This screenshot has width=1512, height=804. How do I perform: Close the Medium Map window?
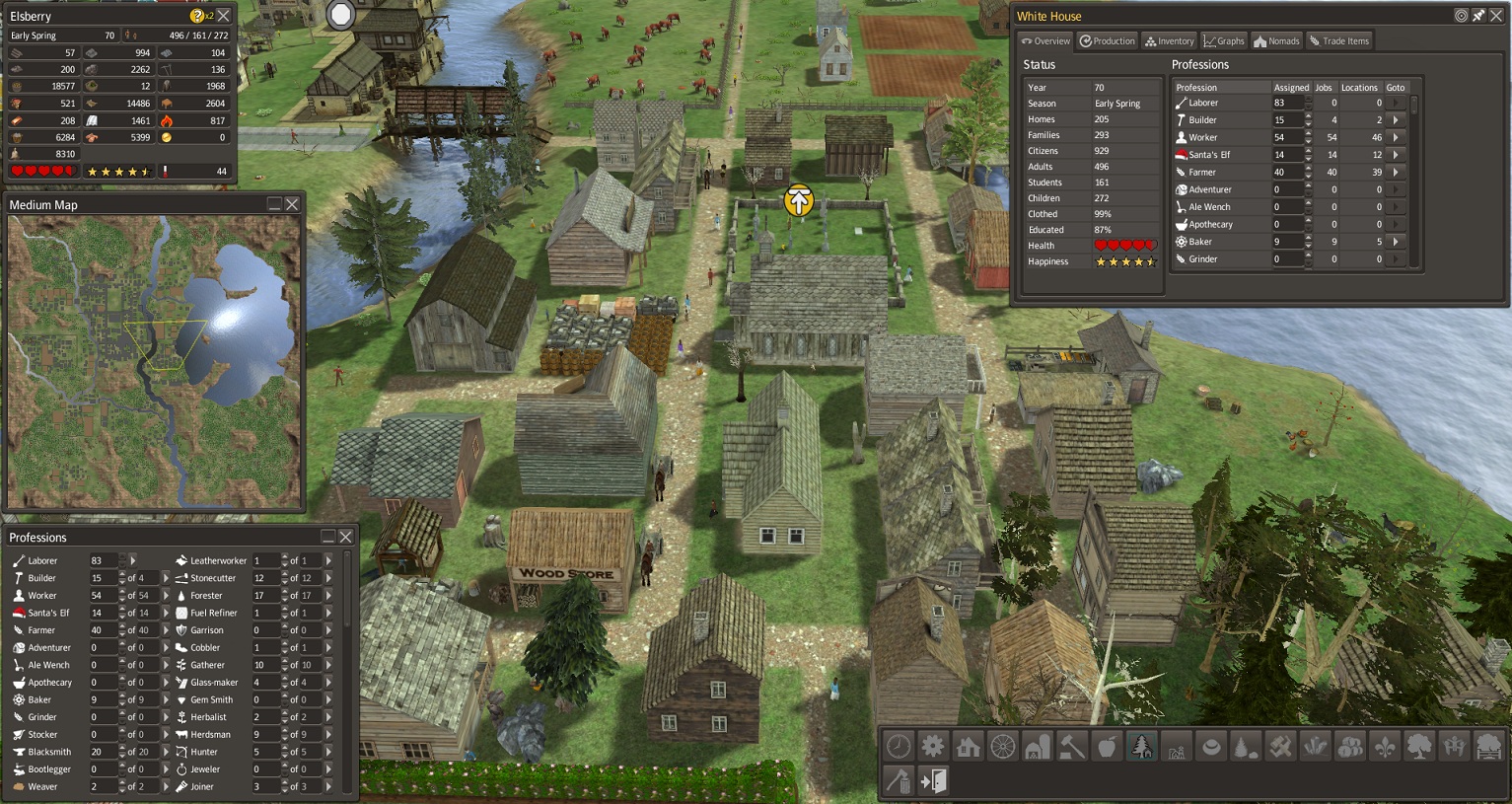click(292, 204)
